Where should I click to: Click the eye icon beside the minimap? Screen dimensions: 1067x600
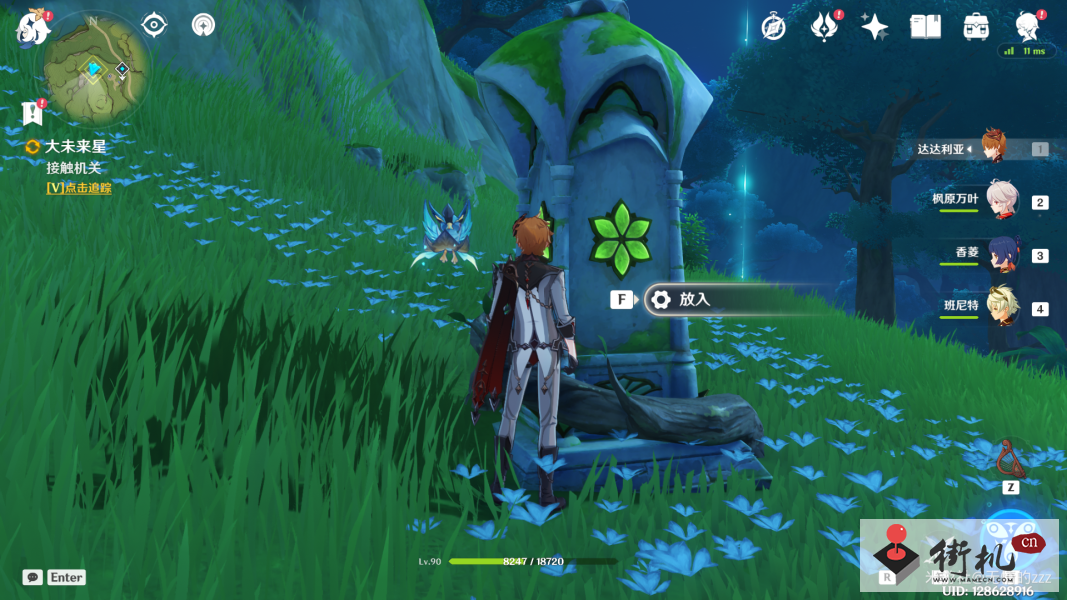click(154, 25)
